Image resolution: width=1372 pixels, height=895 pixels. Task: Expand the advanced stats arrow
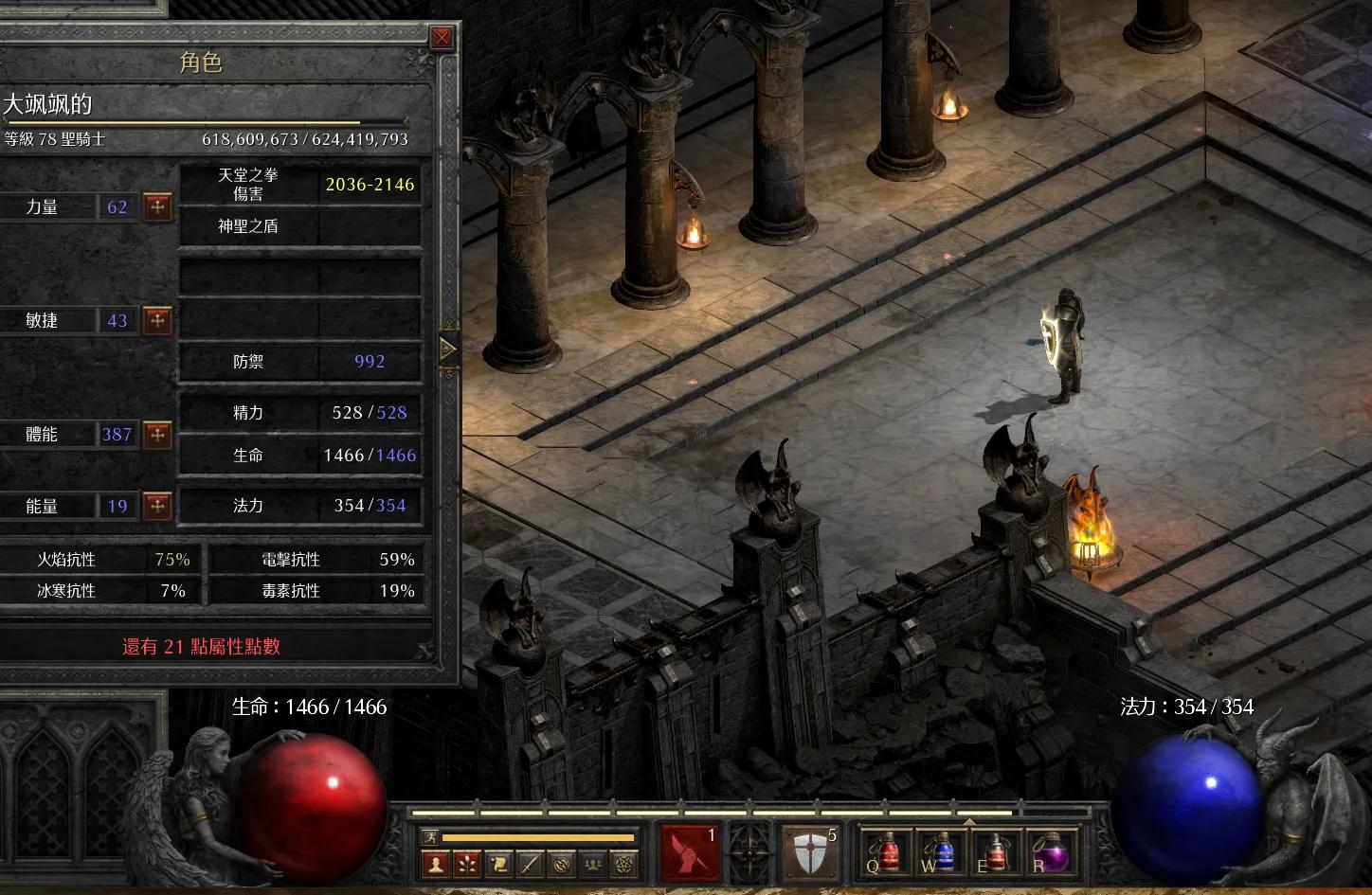[x=448, y=349]
